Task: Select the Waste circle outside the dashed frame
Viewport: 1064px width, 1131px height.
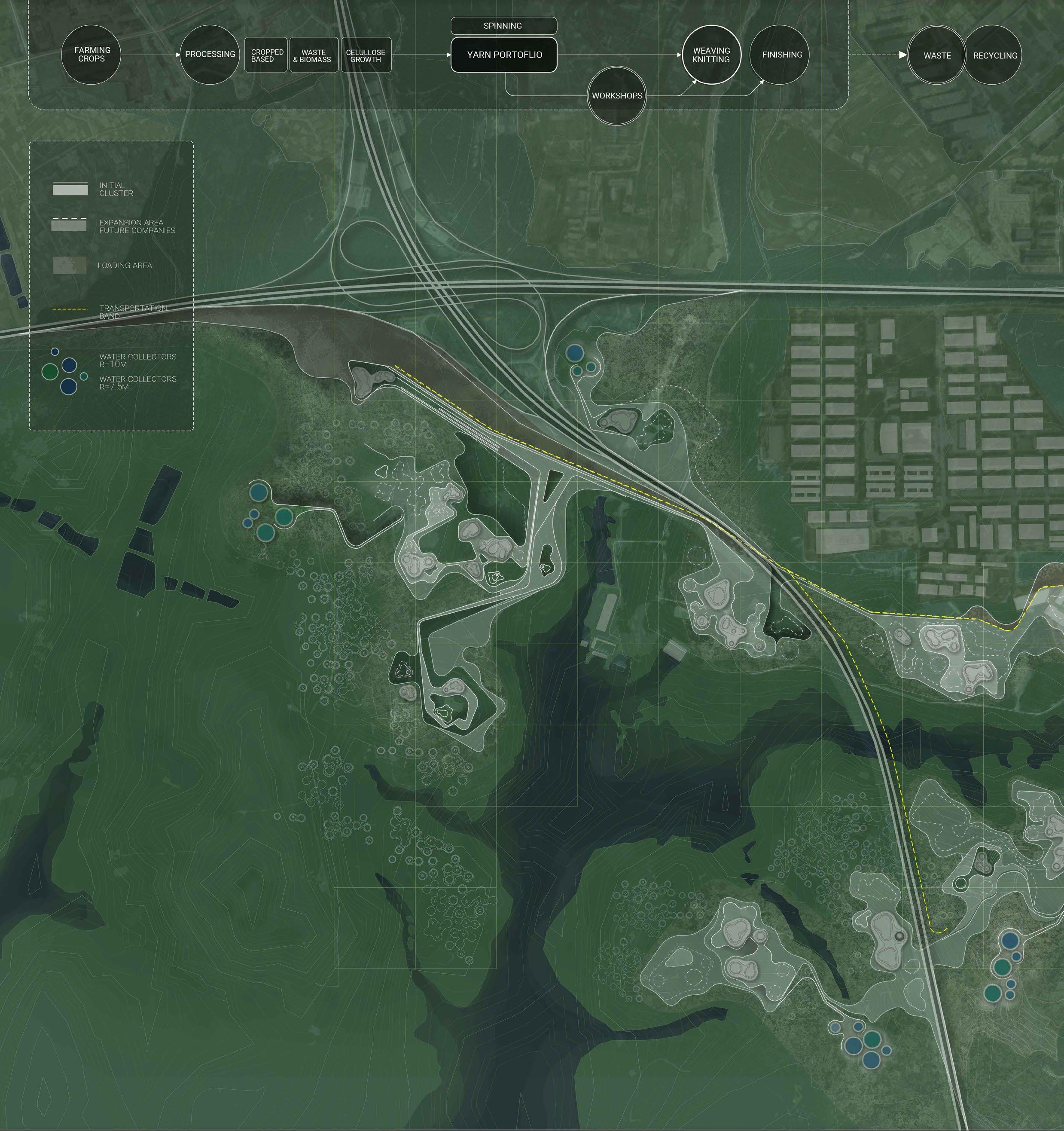Action: tap(936, 56)
